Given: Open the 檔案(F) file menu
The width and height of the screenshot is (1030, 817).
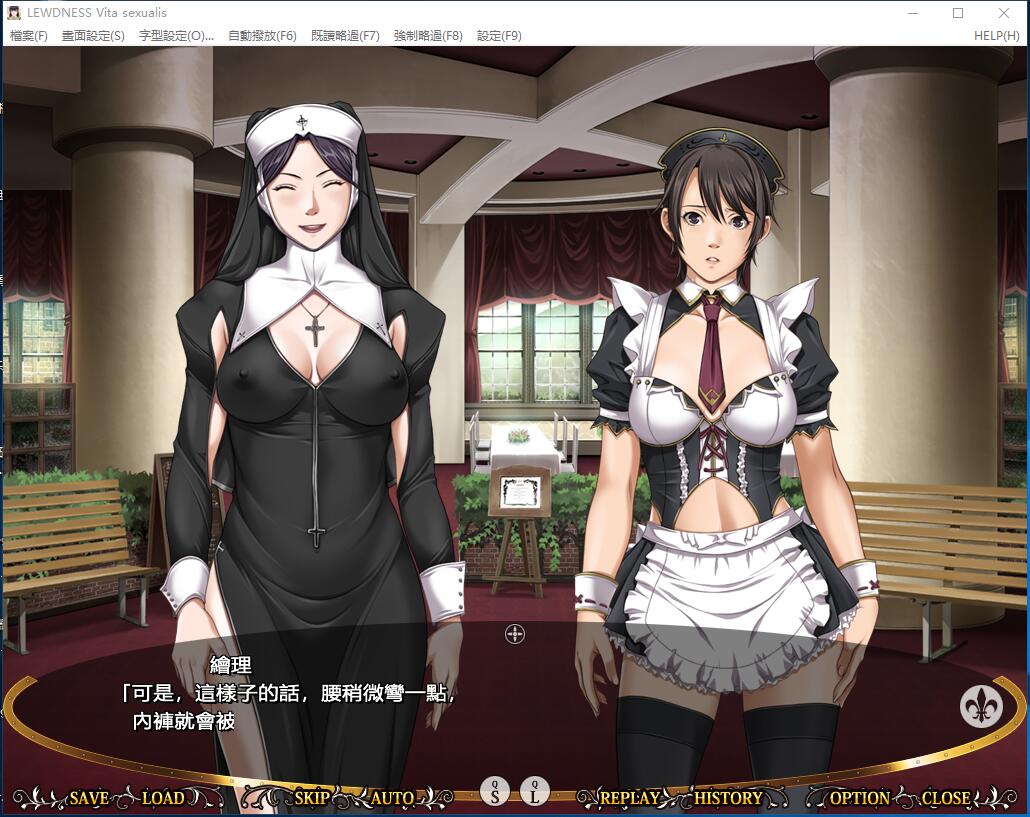Looking at the screenshot, I should point(29,36).
